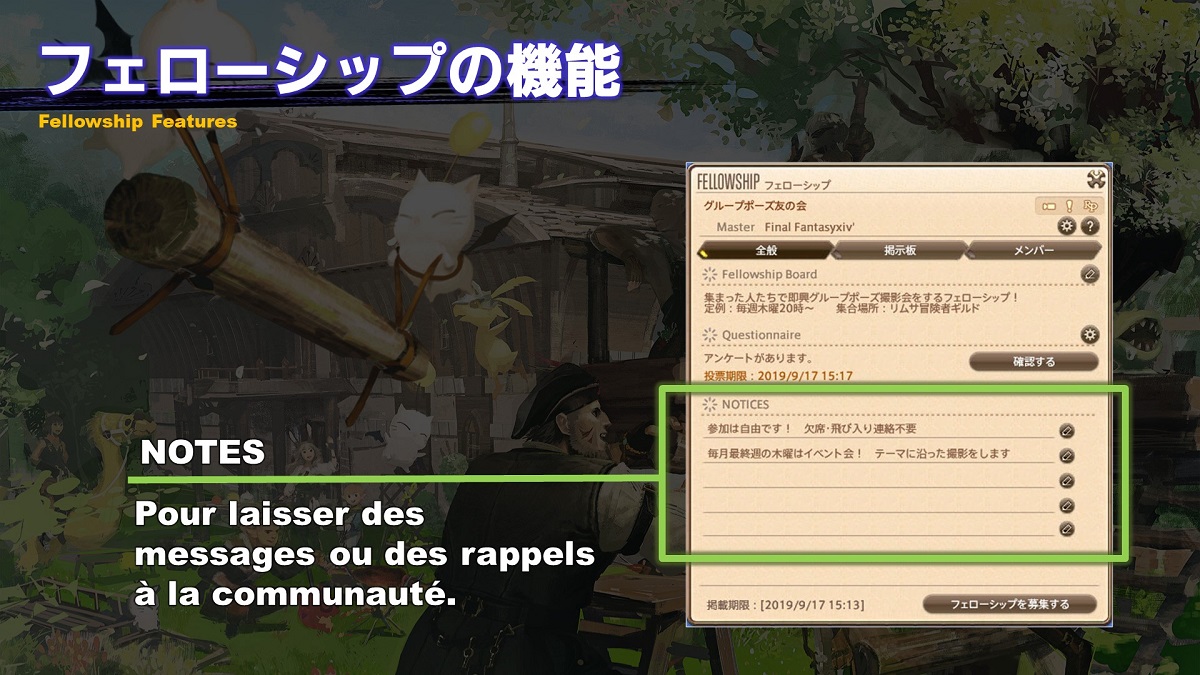Edit the Fellowship Board message
Viewport: 1200px width, 675px height.
(1090, 274)
